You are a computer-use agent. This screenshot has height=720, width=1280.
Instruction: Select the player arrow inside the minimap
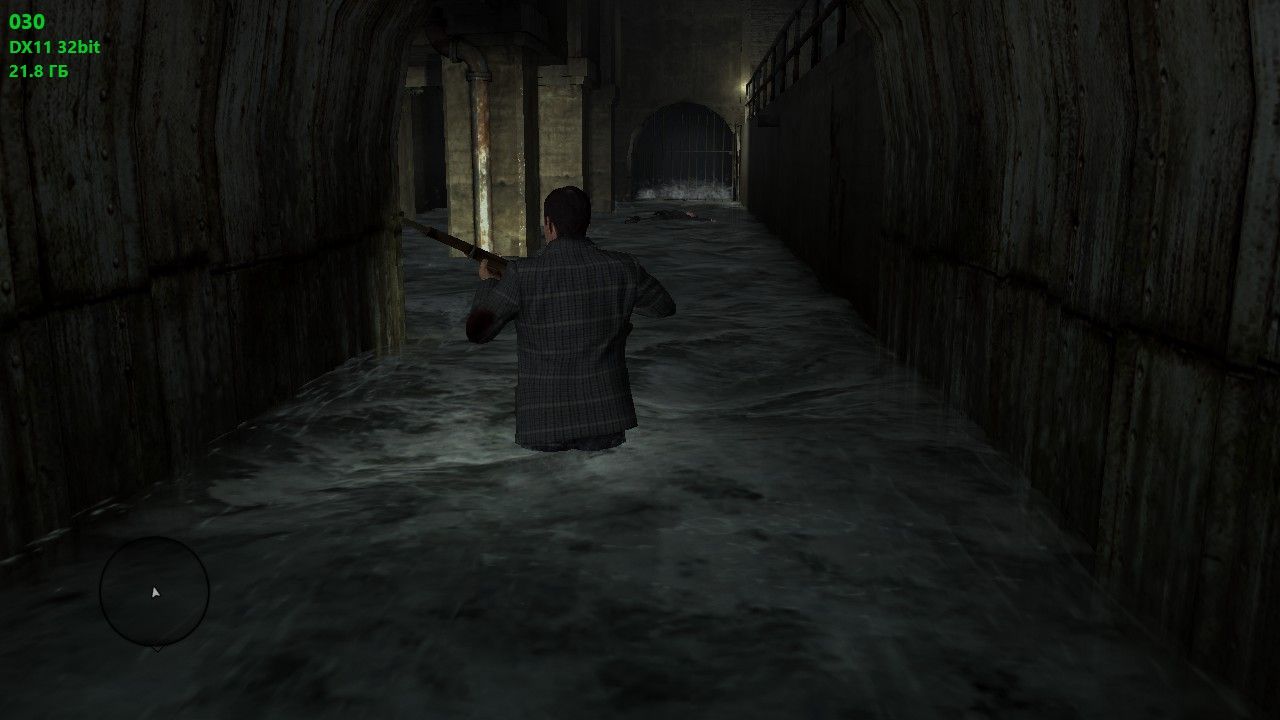click(x=155, y=592)
